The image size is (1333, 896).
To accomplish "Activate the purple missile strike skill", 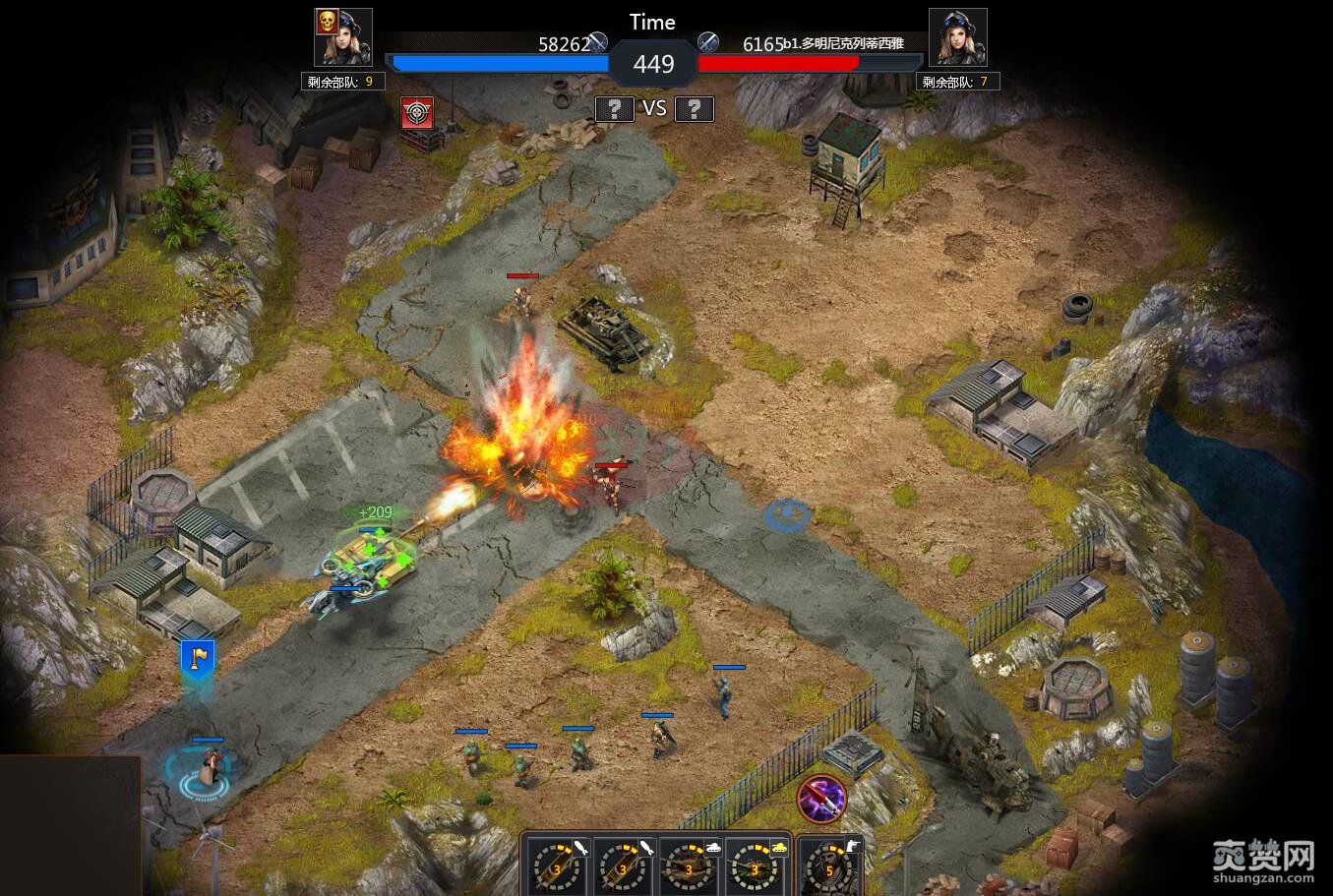I will tap(821, 799).
